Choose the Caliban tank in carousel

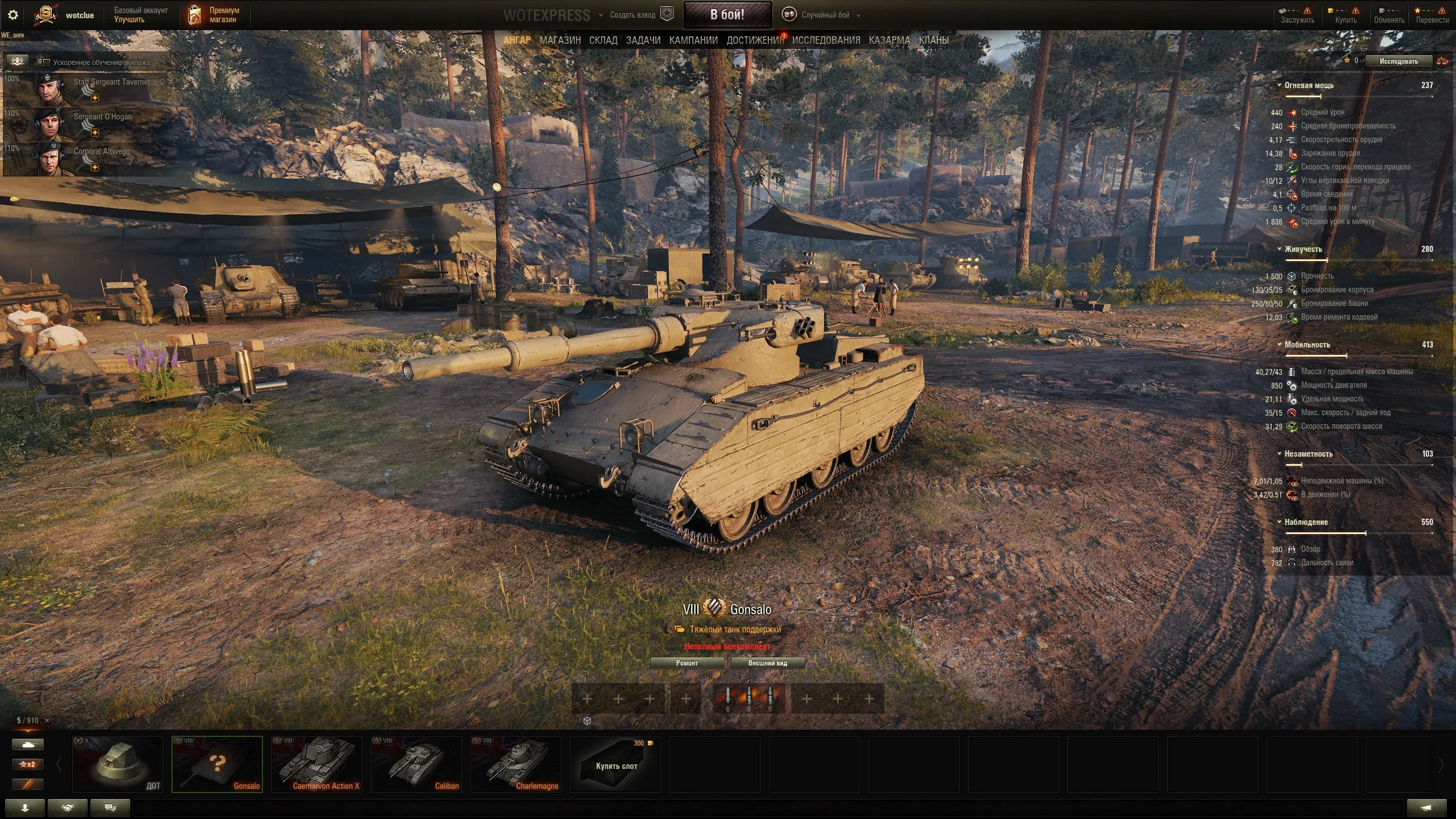tap(416, 764)
